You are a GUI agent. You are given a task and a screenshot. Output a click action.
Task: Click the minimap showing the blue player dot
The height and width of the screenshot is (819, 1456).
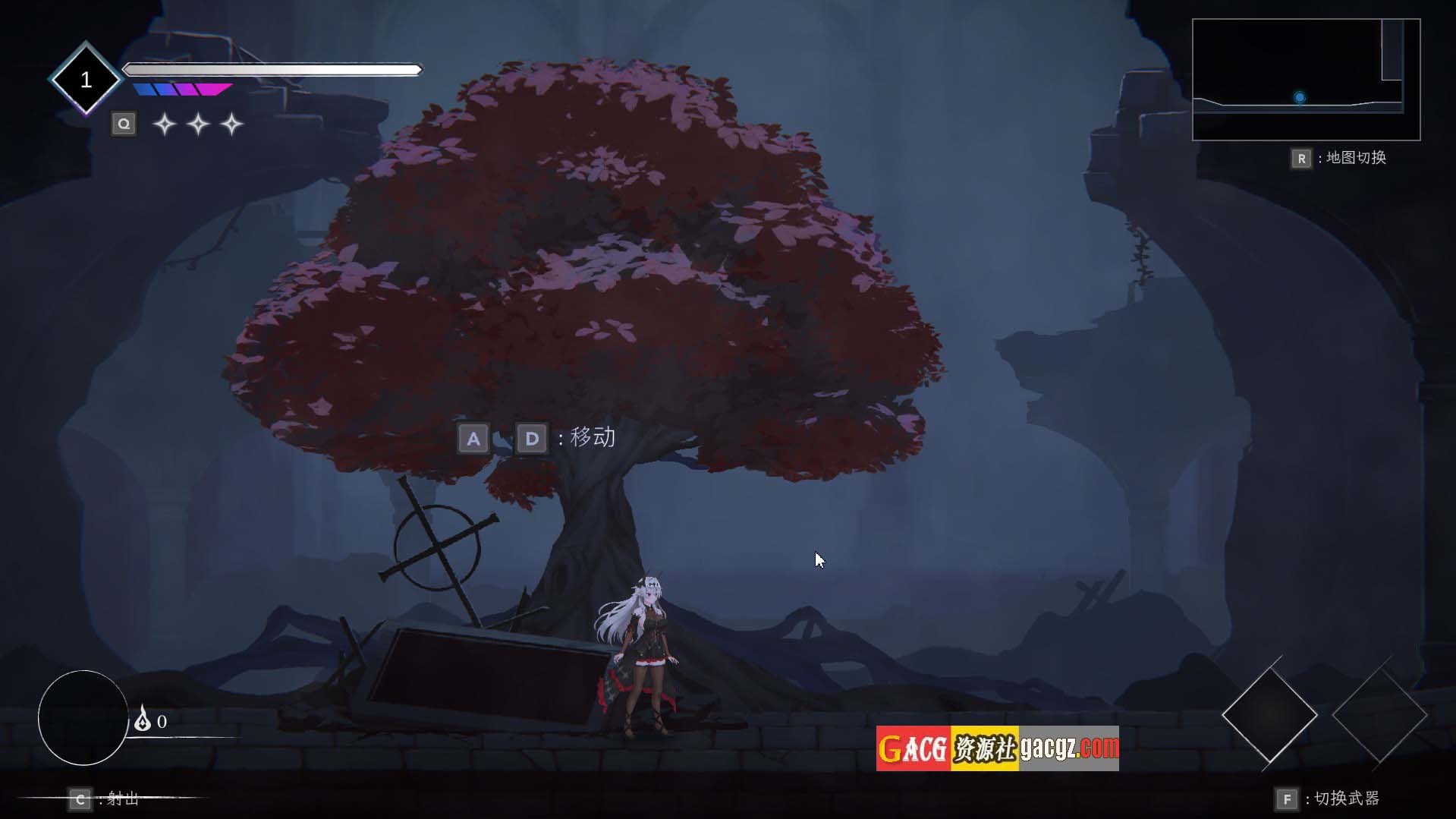point(1306,80)
